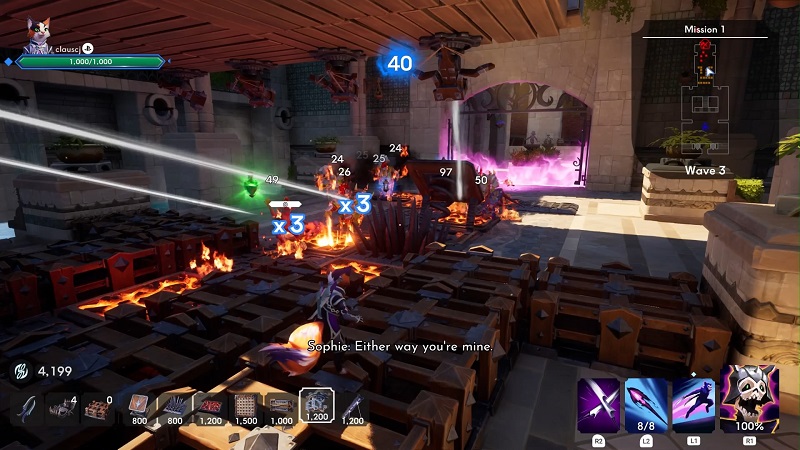Viewport: 800px width, 450px height.
Task: Select the curved blade weapon slot
Action: 29,407
